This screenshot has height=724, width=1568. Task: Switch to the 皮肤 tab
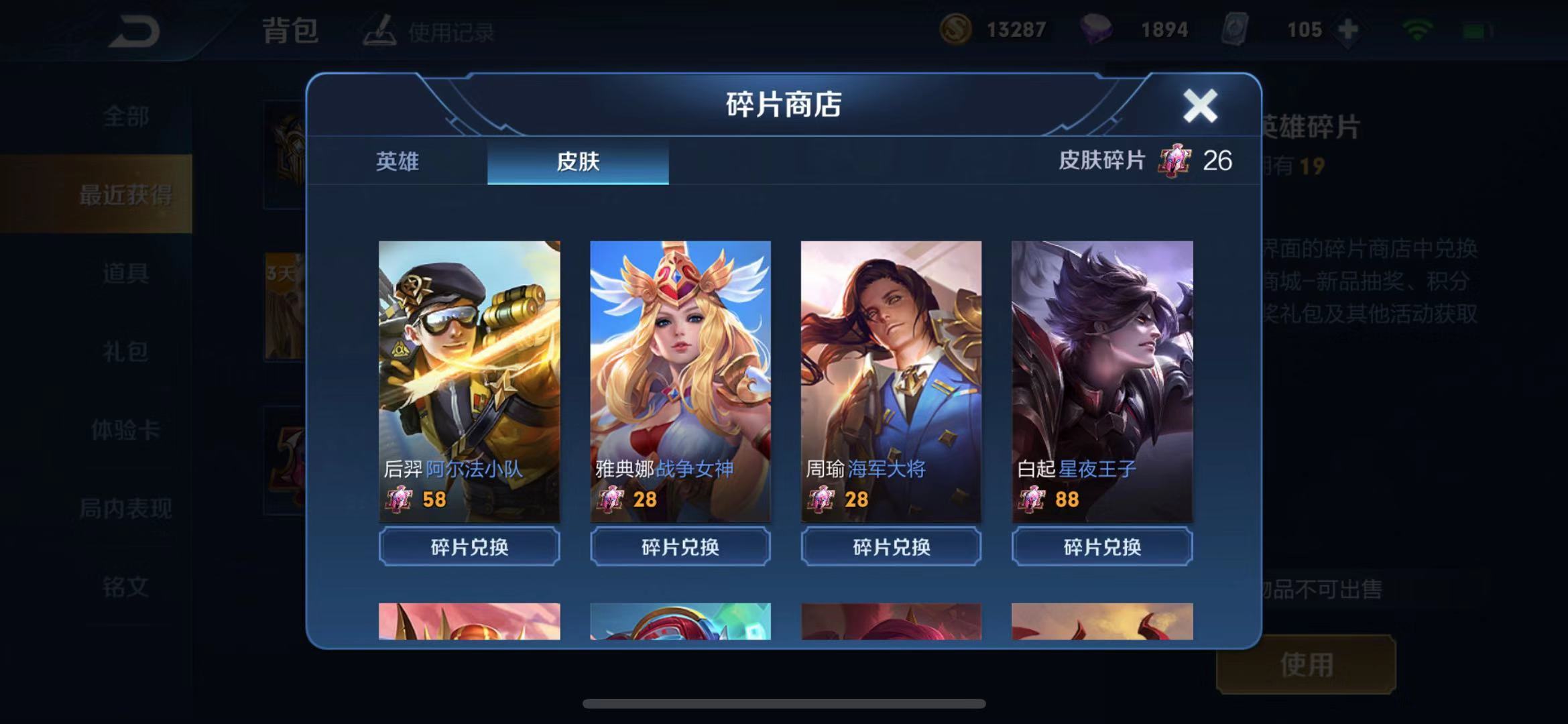coord(578,163)
